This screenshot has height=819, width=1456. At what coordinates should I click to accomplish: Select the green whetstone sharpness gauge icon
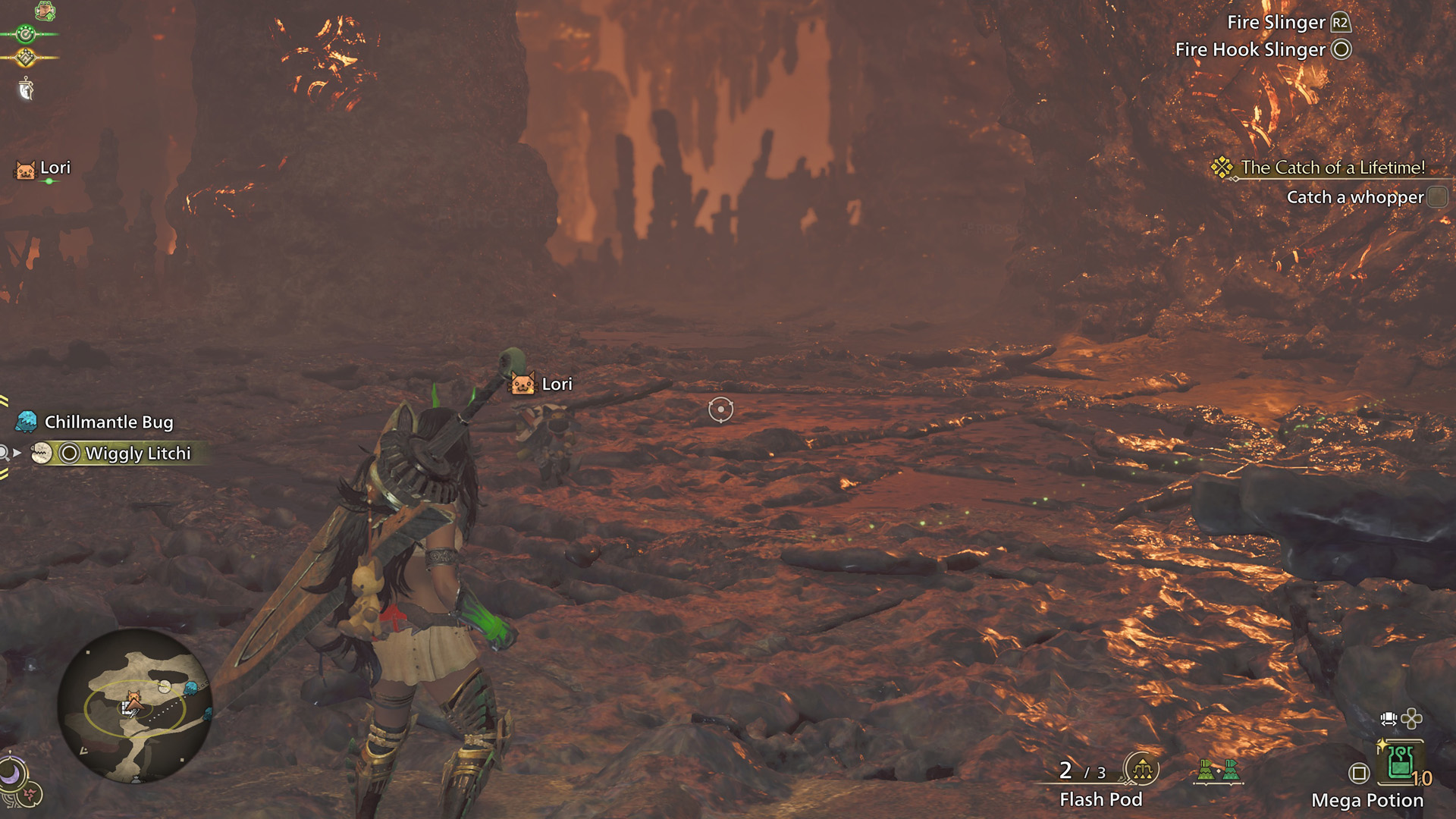coord(27,33)
